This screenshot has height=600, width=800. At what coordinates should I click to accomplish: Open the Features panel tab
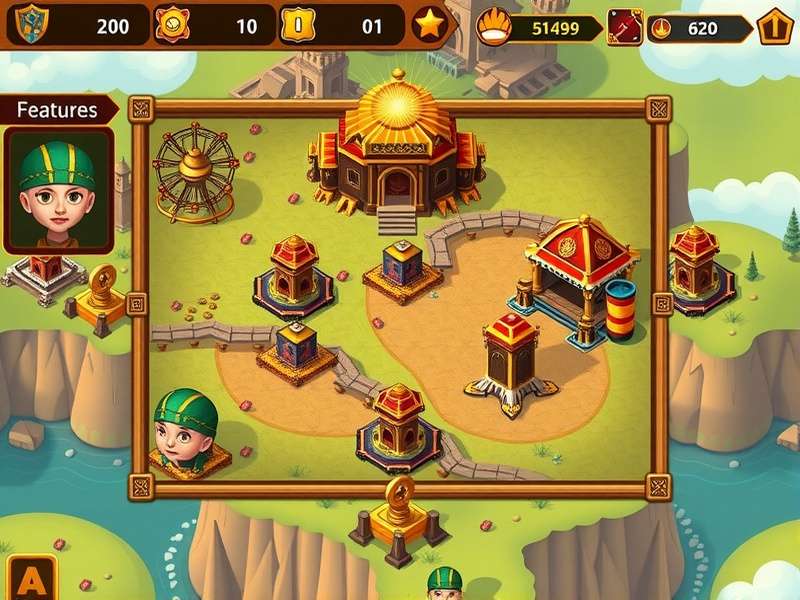[58, 110]
